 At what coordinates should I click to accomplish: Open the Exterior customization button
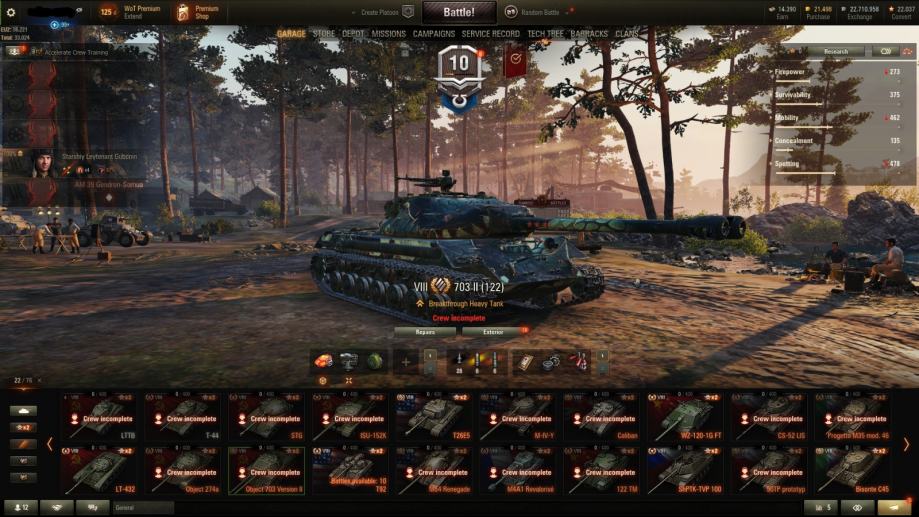pyautogui.click(x=493, y=331)
